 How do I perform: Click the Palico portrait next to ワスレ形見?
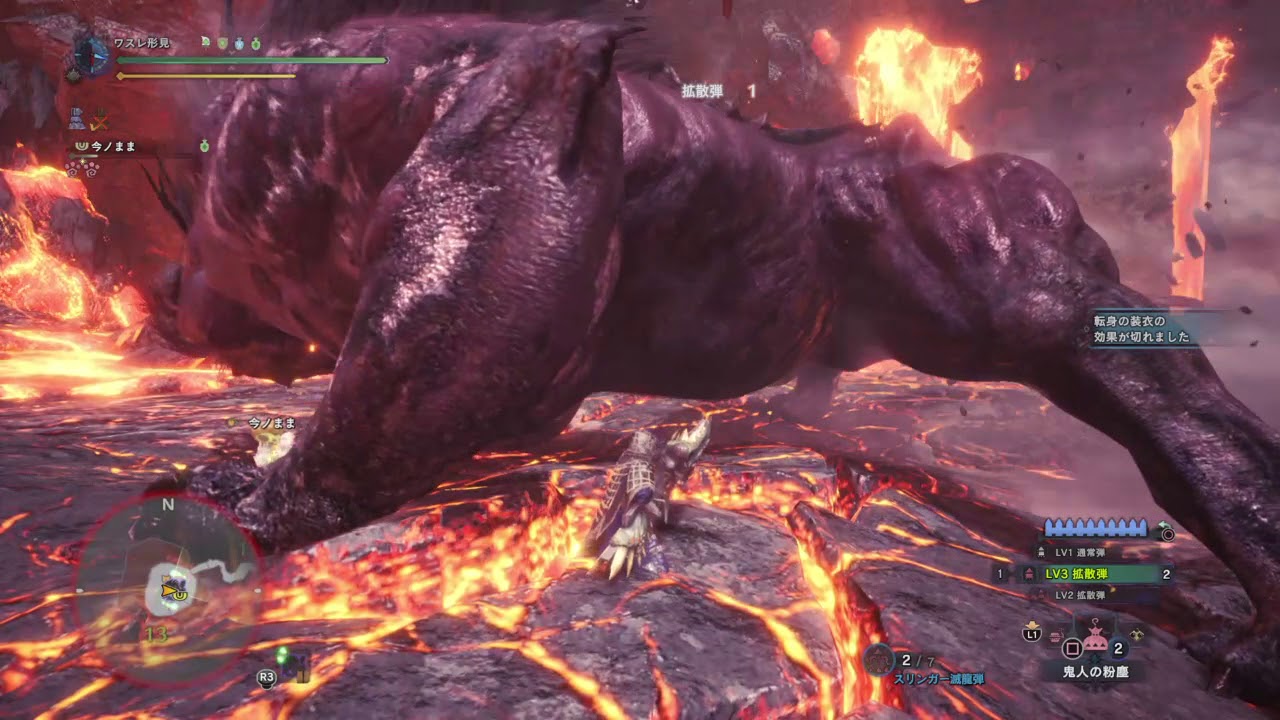(x=92, y=57)
